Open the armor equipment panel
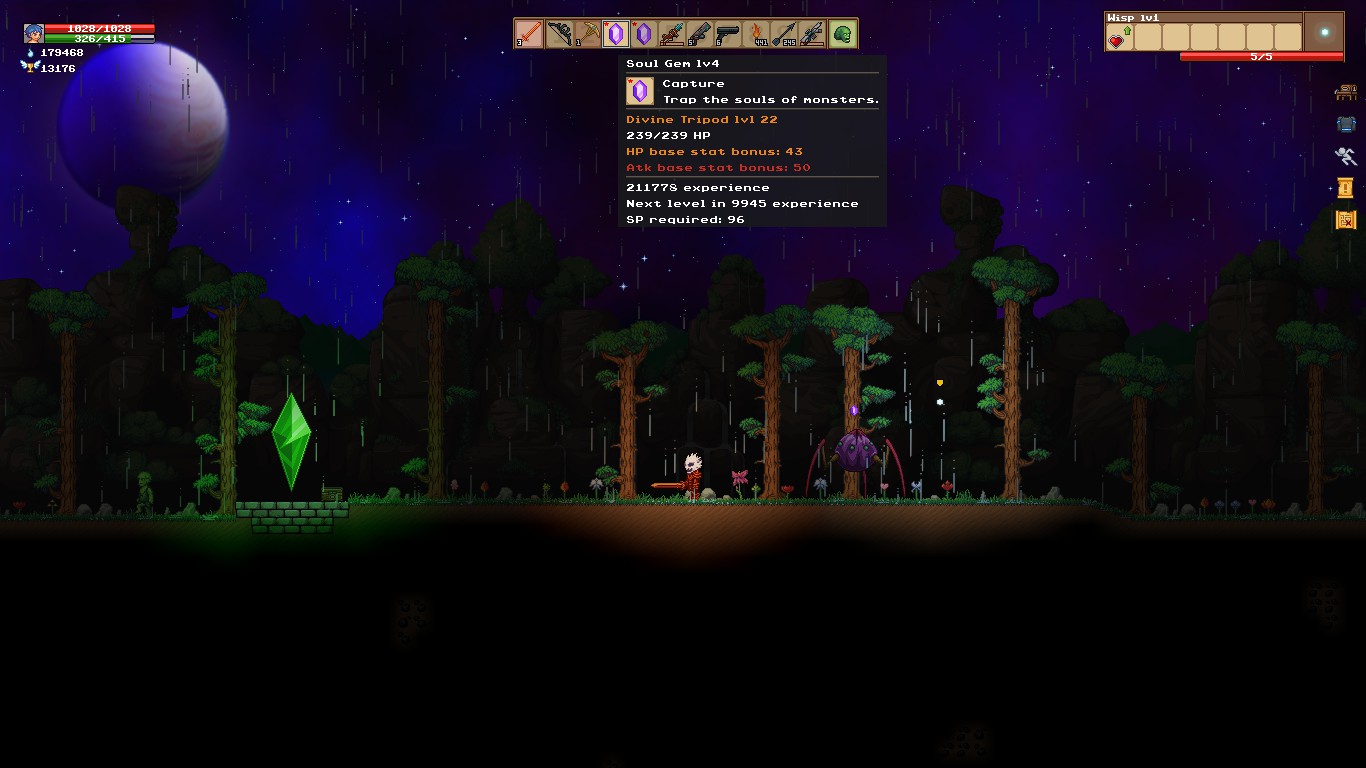Image resolution: width=1366 pixels, height=768 pixels. (x=1346, y=124)
